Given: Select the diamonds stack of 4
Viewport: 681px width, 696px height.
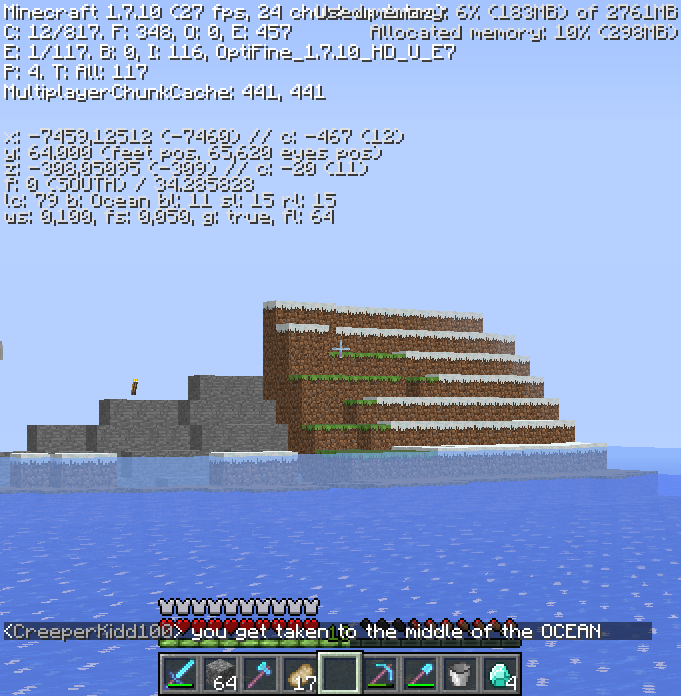Looking at the screenshot, I should click(500, 673).
